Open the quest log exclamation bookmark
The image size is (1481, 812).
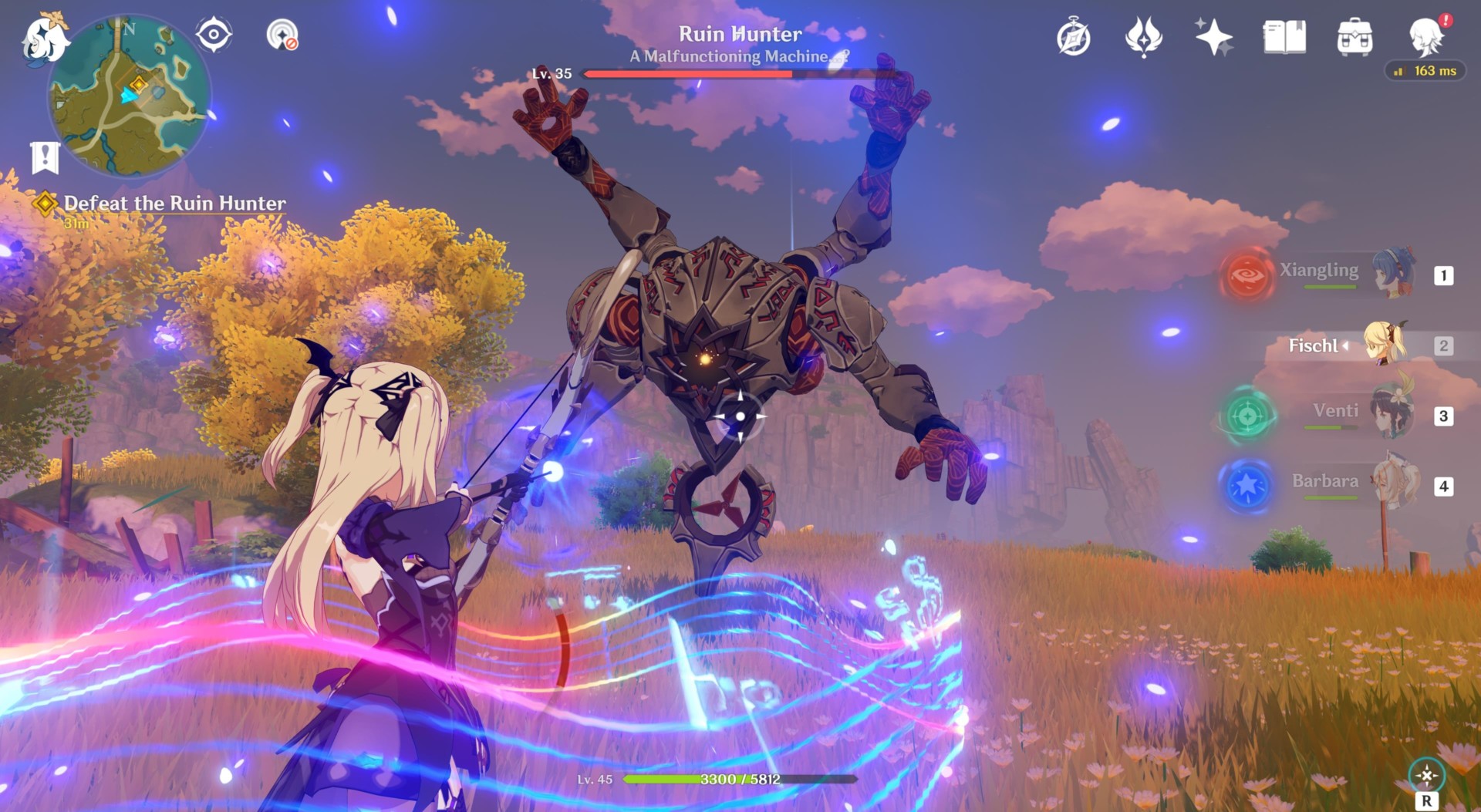pyautogui.click(x=45, y=157)
